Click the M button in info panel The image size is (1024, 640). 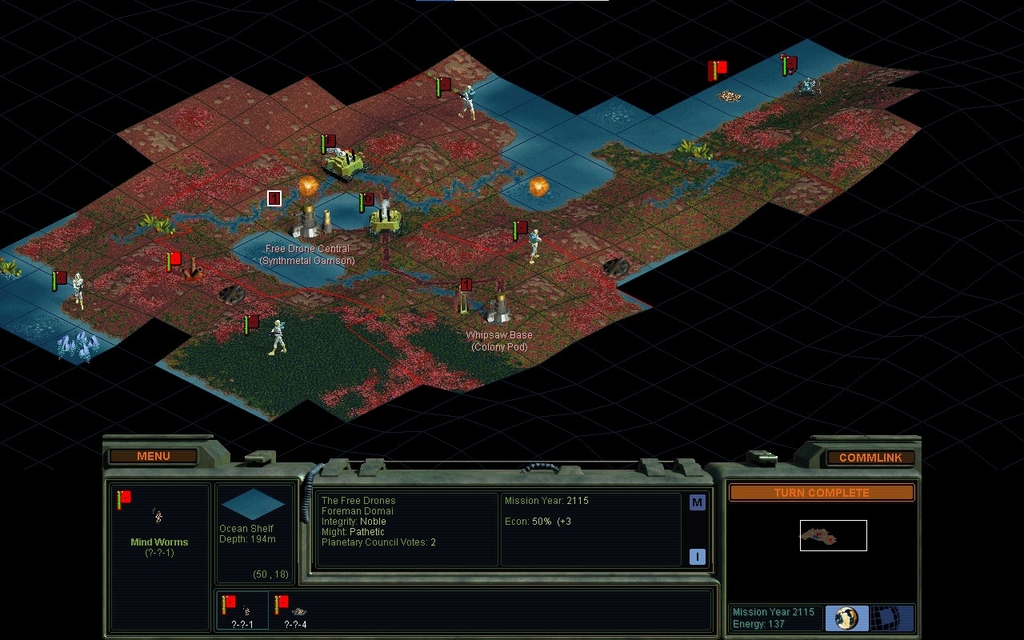click(x=697, y=502)
